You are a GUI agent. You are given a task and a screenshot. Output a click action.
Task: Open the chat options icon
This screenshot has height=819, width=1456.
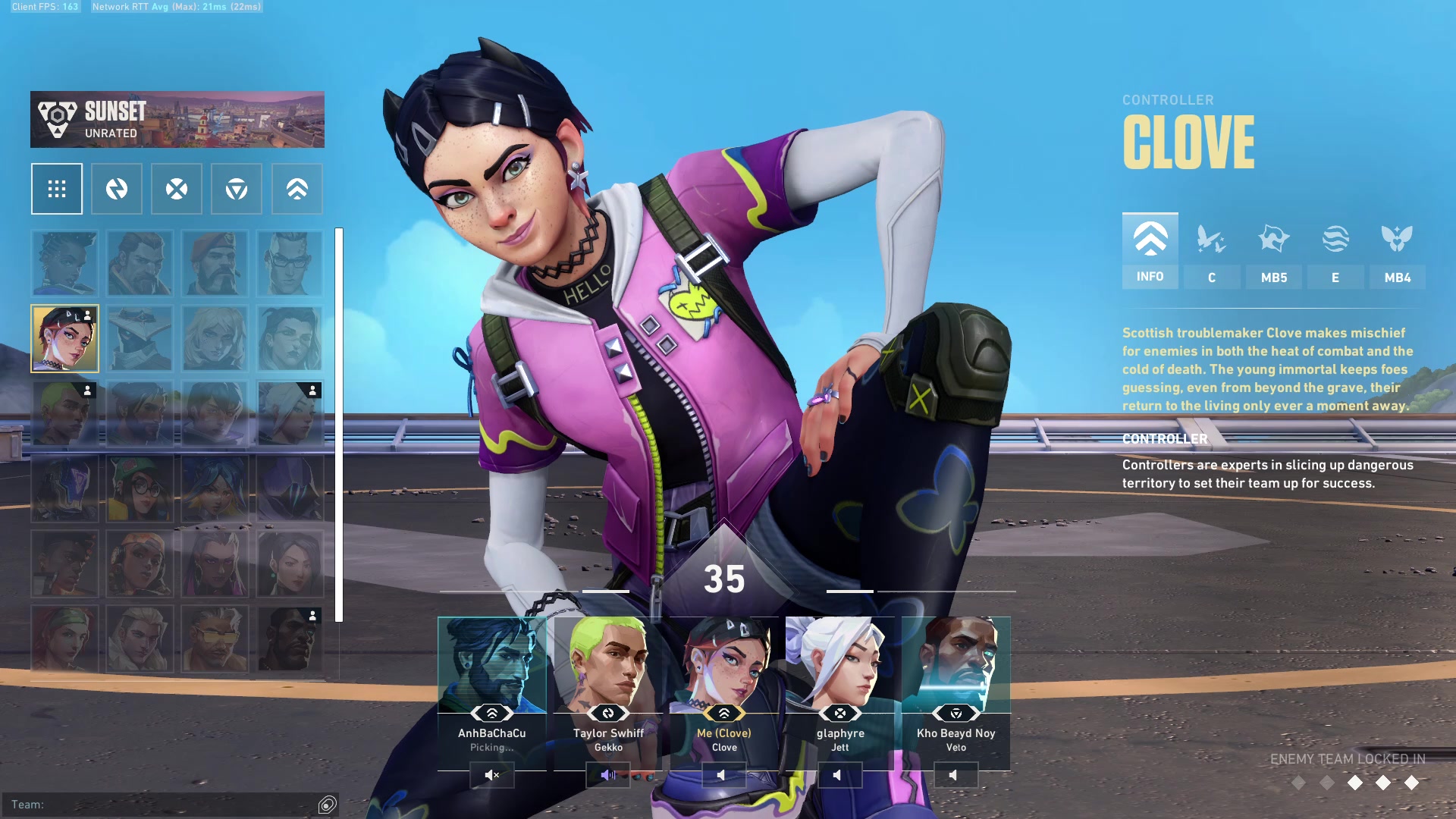(327, 805)
